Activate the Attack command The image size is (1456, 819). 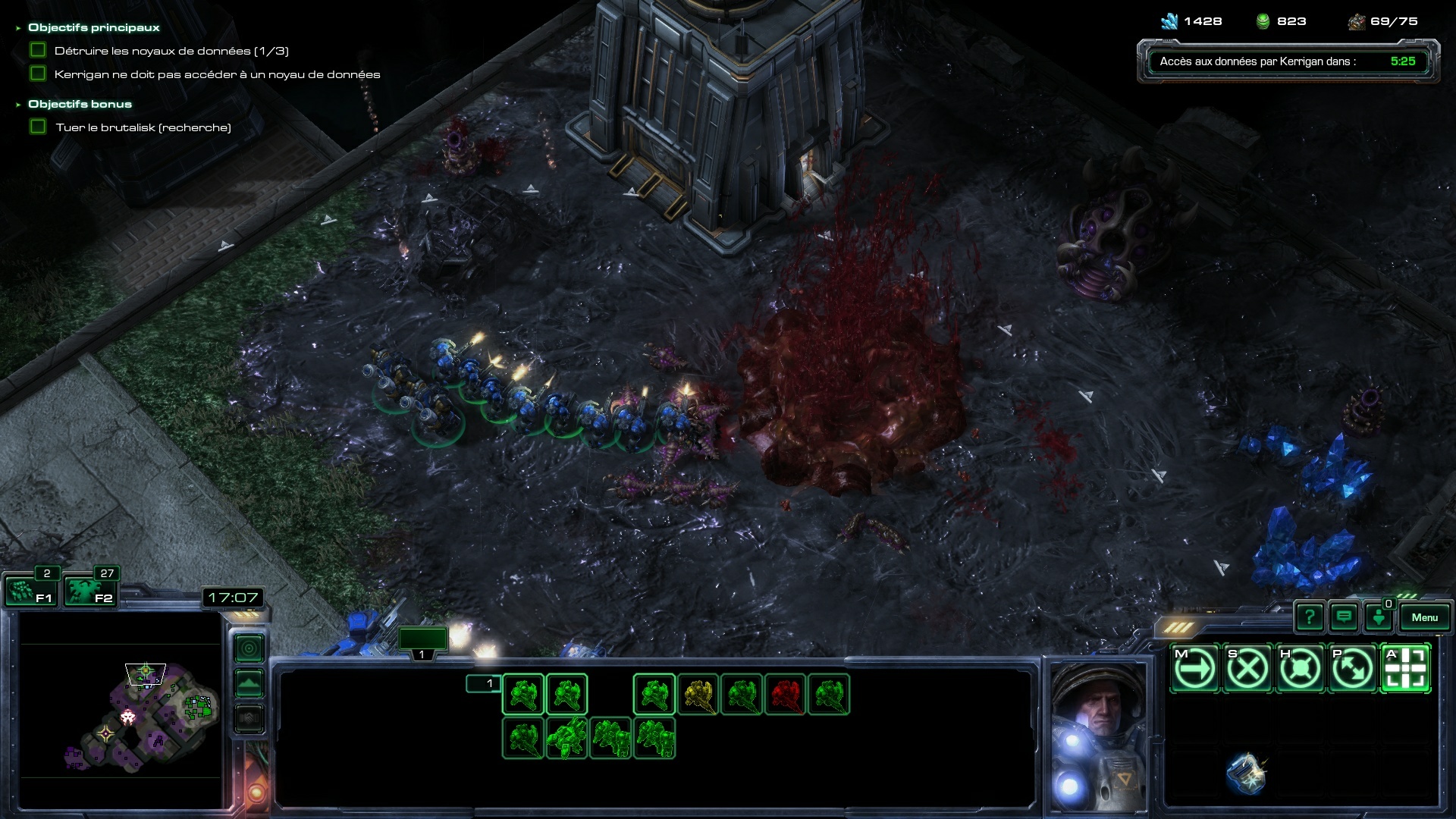tap(1405, 669)
